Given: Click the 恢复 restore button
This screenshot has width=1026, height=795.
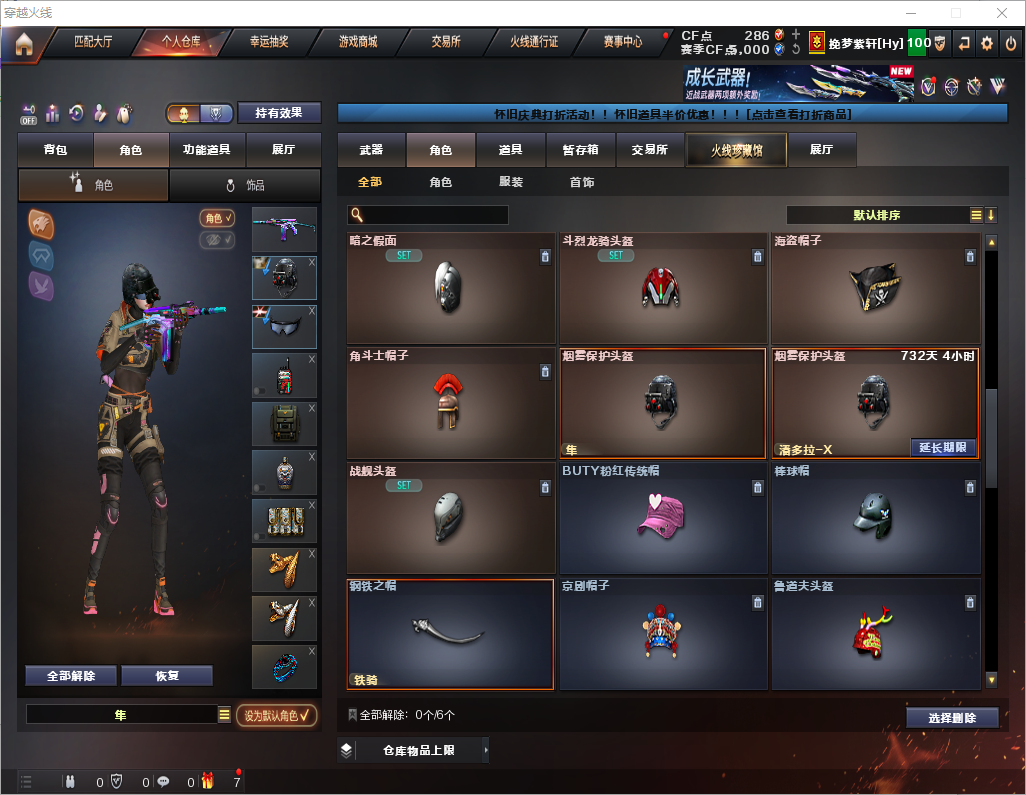Looking at the screenshot, I should coord(167,675).
